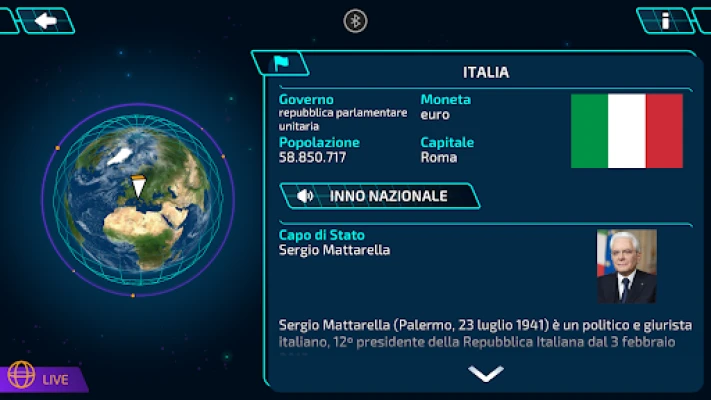The image size is (711, 400).
Task: Tap the Bluetooth icon
Action: 355,20
